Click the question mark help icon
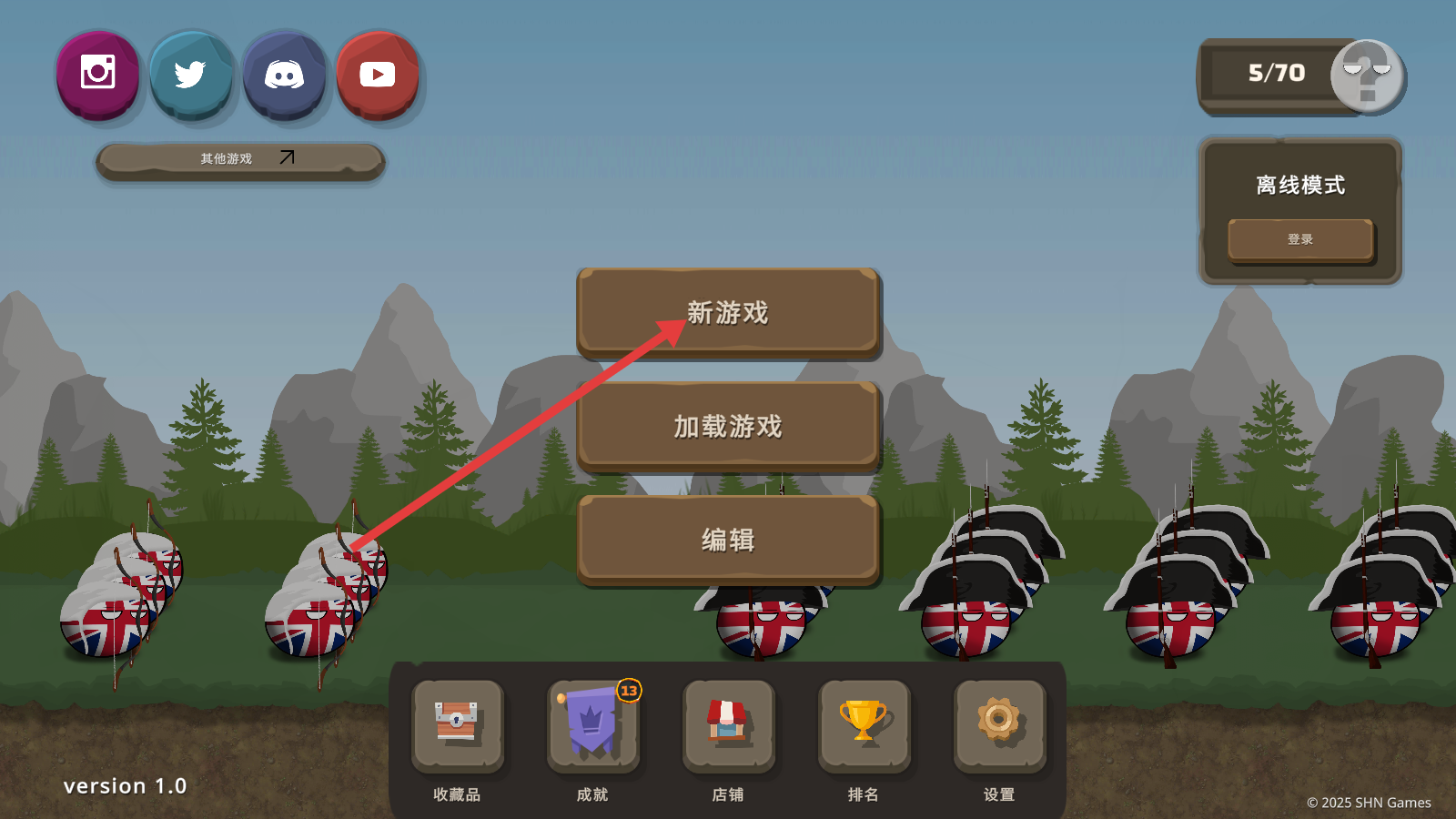This screenshot has width=1456, height=819. click(1367, 77)
